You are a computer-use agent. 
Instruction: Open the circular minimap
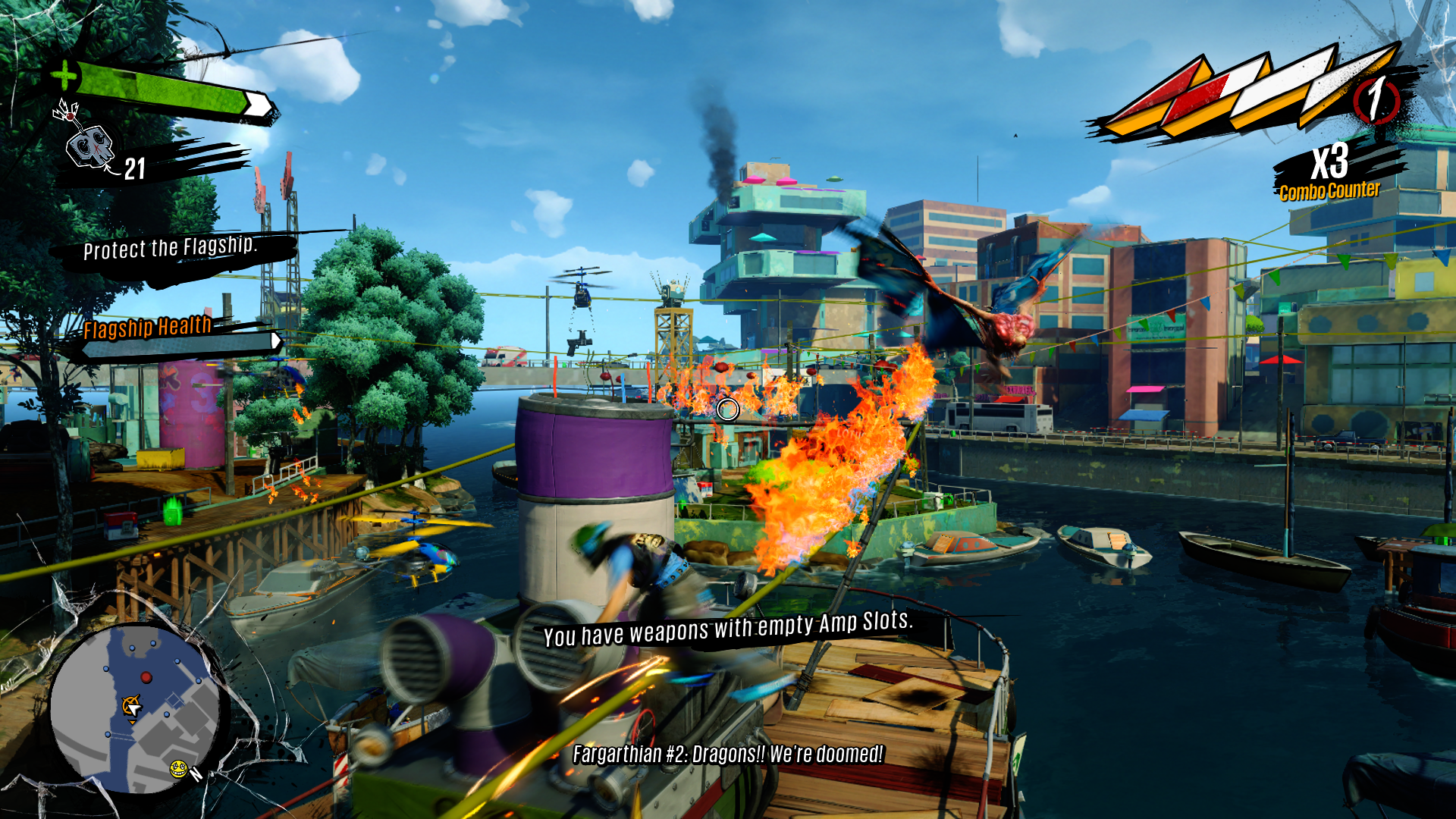pyautogui.click(x=135, y=709)
